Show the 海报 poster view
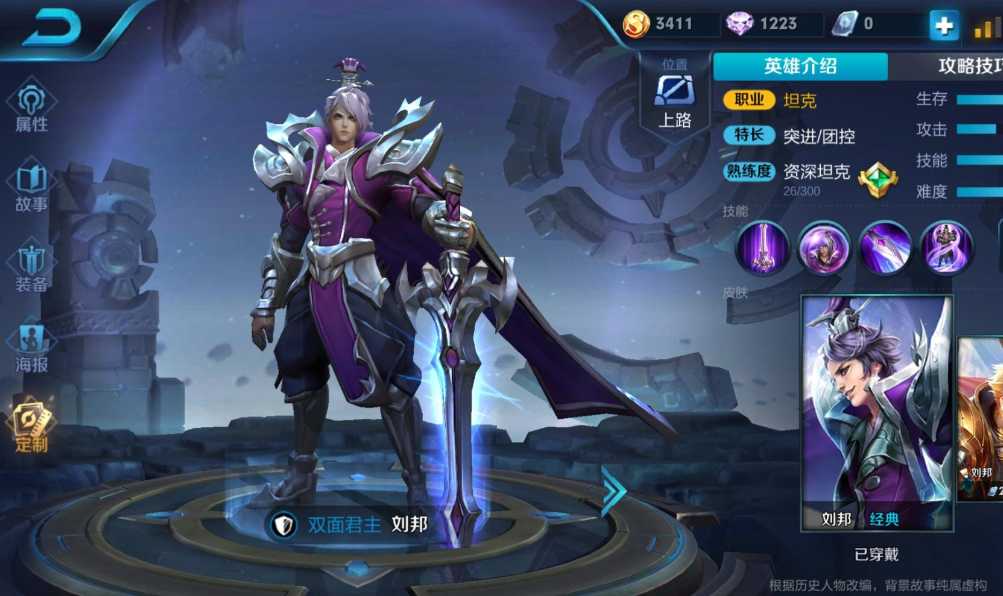Viewport: 1003px width, 596px height. pos(31,348)
